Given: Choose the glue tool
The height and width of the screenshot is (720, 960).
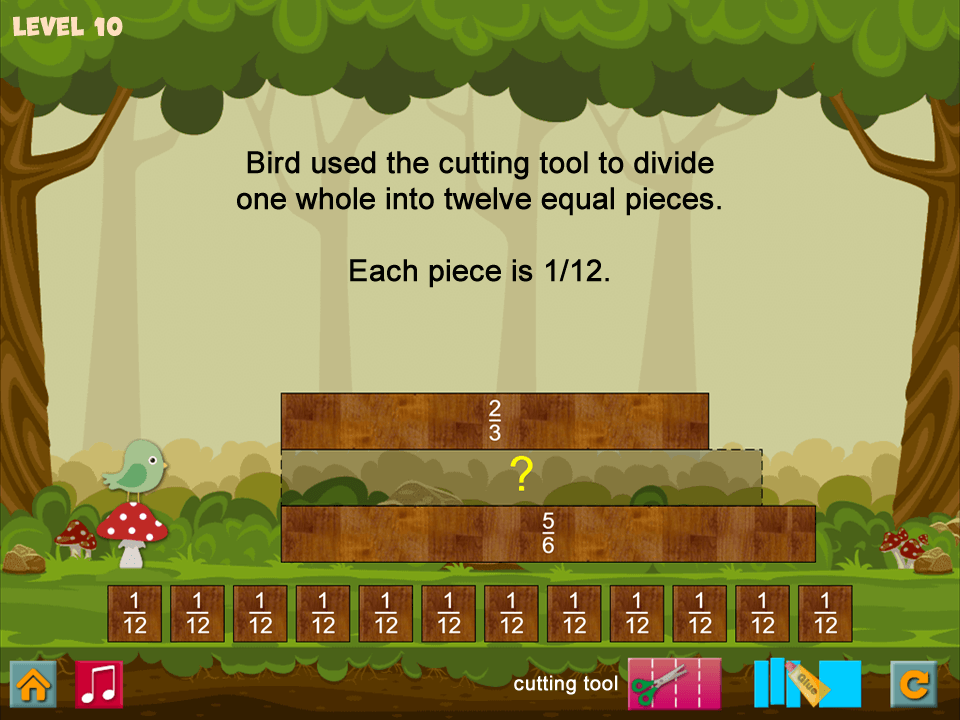Looking at the screenshot, I should tap(807, 684).
